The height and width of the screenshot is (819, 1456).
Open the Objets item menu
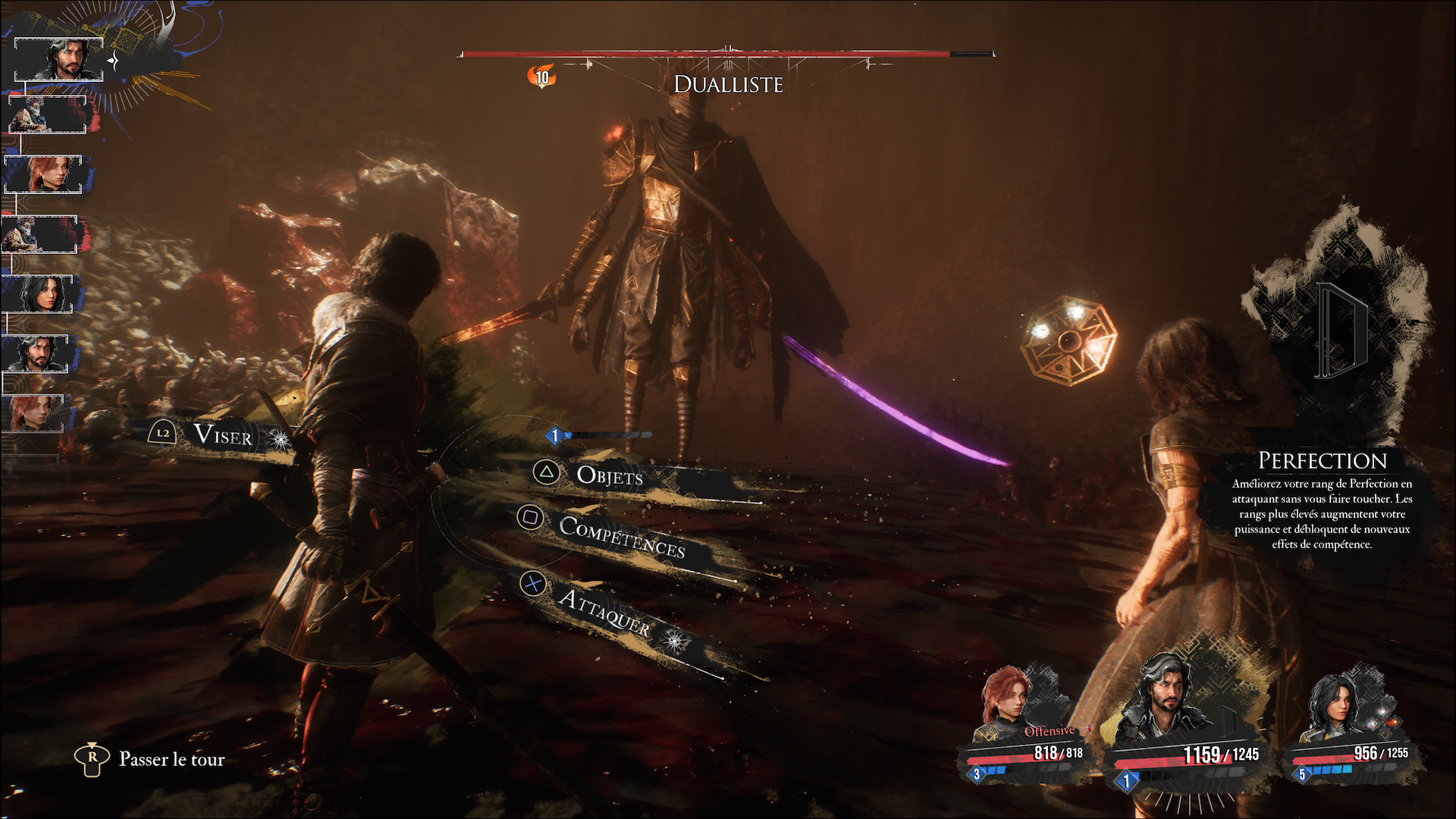[x=609, y=475]
